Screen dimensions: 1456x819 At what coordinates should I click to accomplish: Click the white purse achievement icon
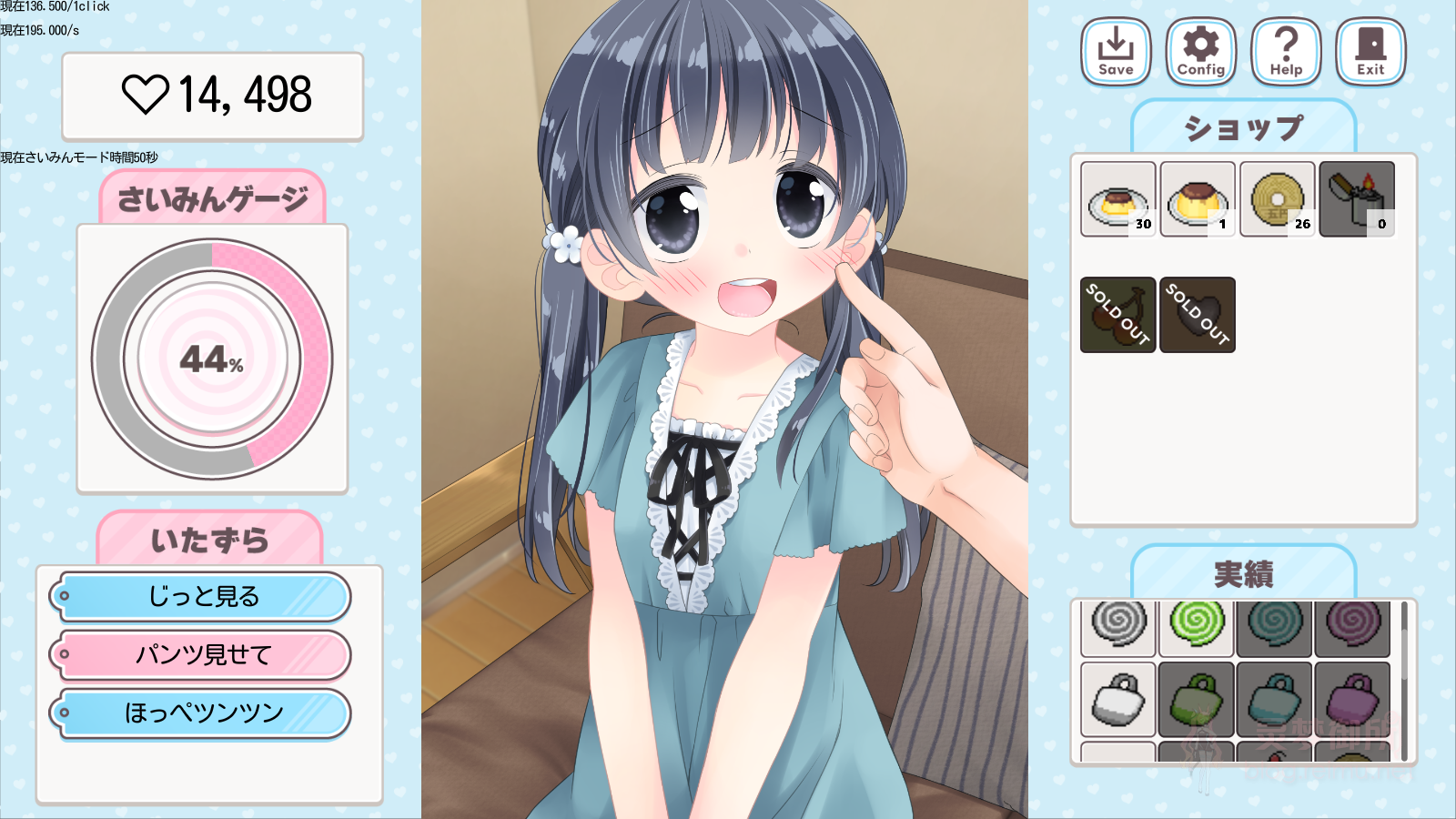point(1117,701)
